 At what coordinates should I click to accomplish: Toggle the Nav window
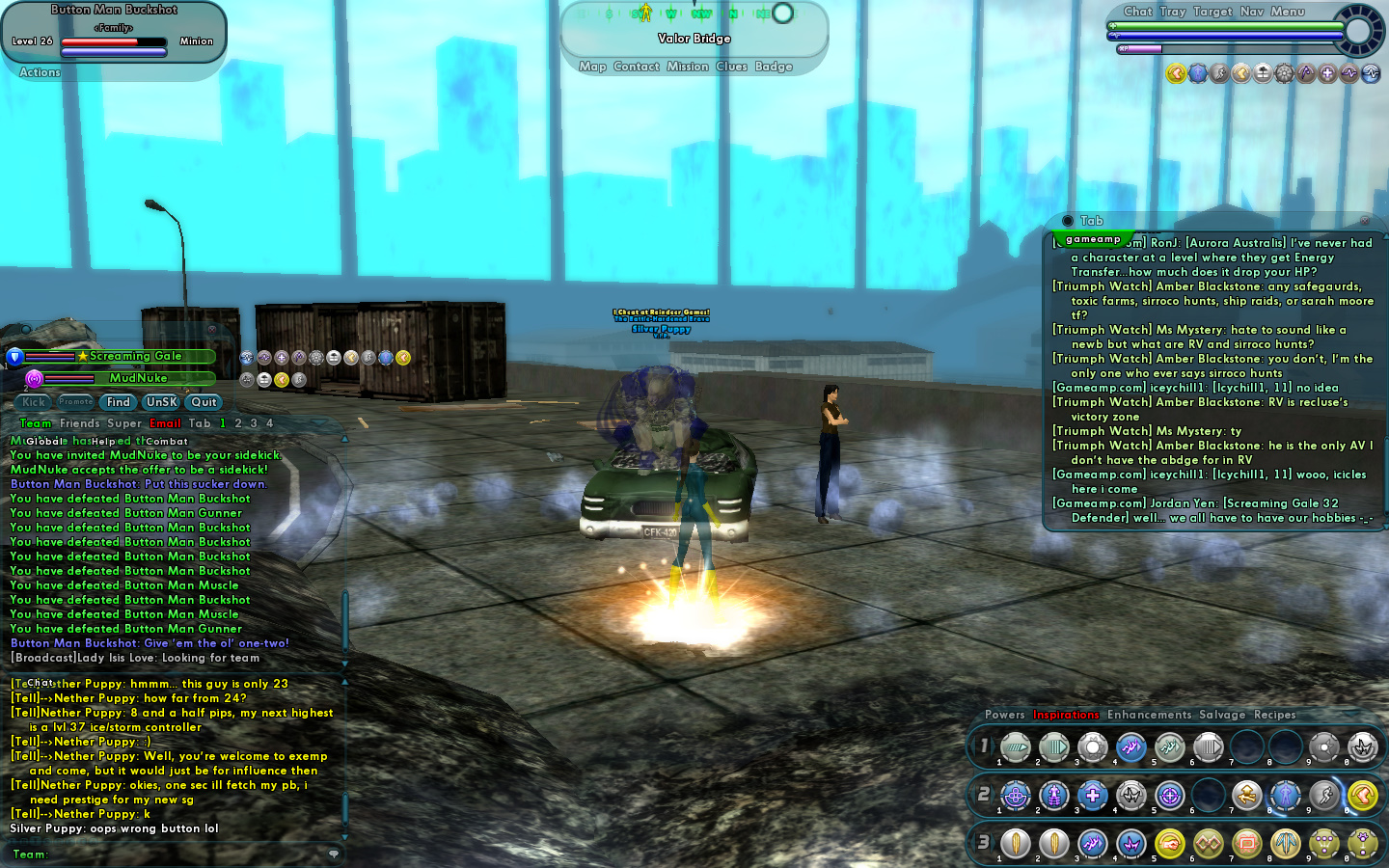pos(1252,12)
